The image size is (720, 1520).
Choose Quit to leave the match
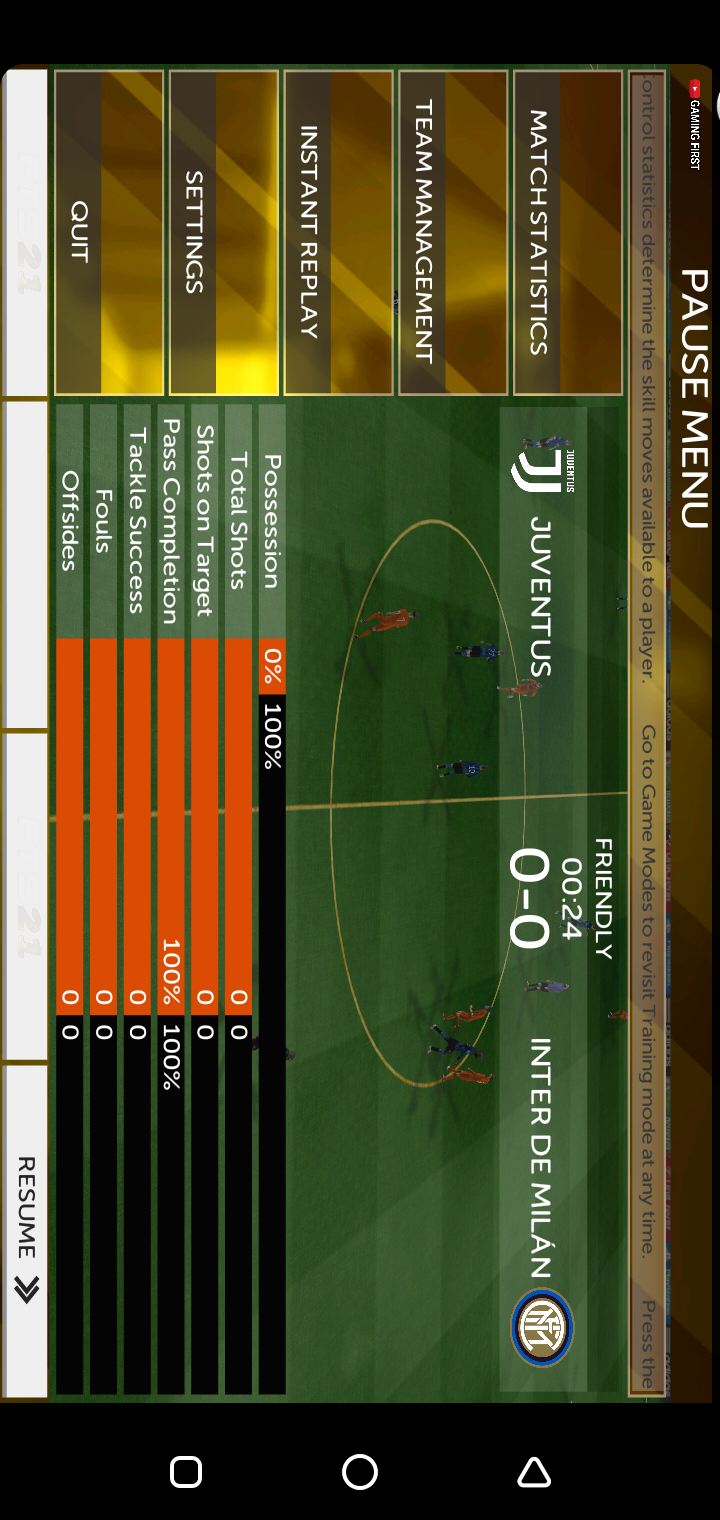[x=108, y=232]
